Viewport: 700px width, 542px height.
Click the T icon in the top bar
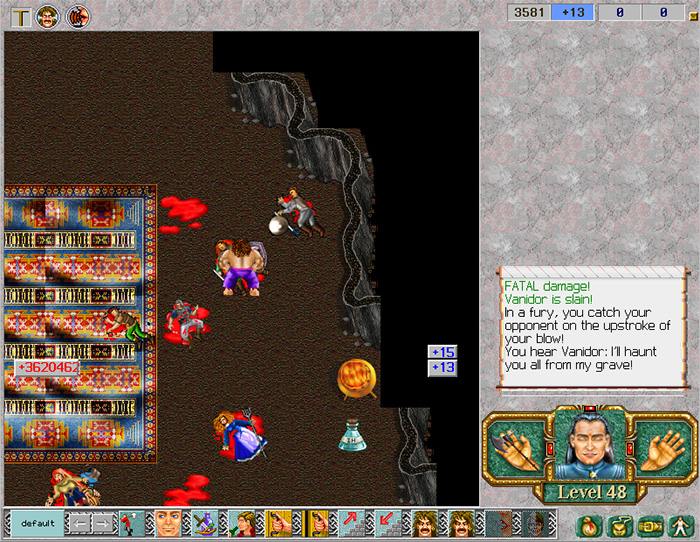[19, 15]
